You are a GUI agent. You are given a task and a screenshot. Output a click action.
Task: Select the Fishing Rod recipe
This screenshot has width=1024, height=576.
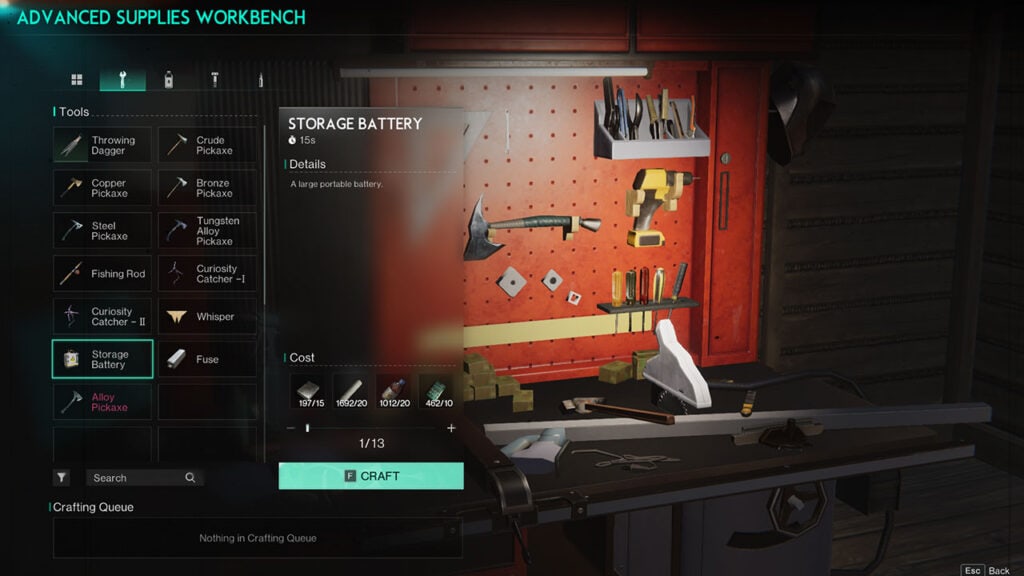pos(102,274)
